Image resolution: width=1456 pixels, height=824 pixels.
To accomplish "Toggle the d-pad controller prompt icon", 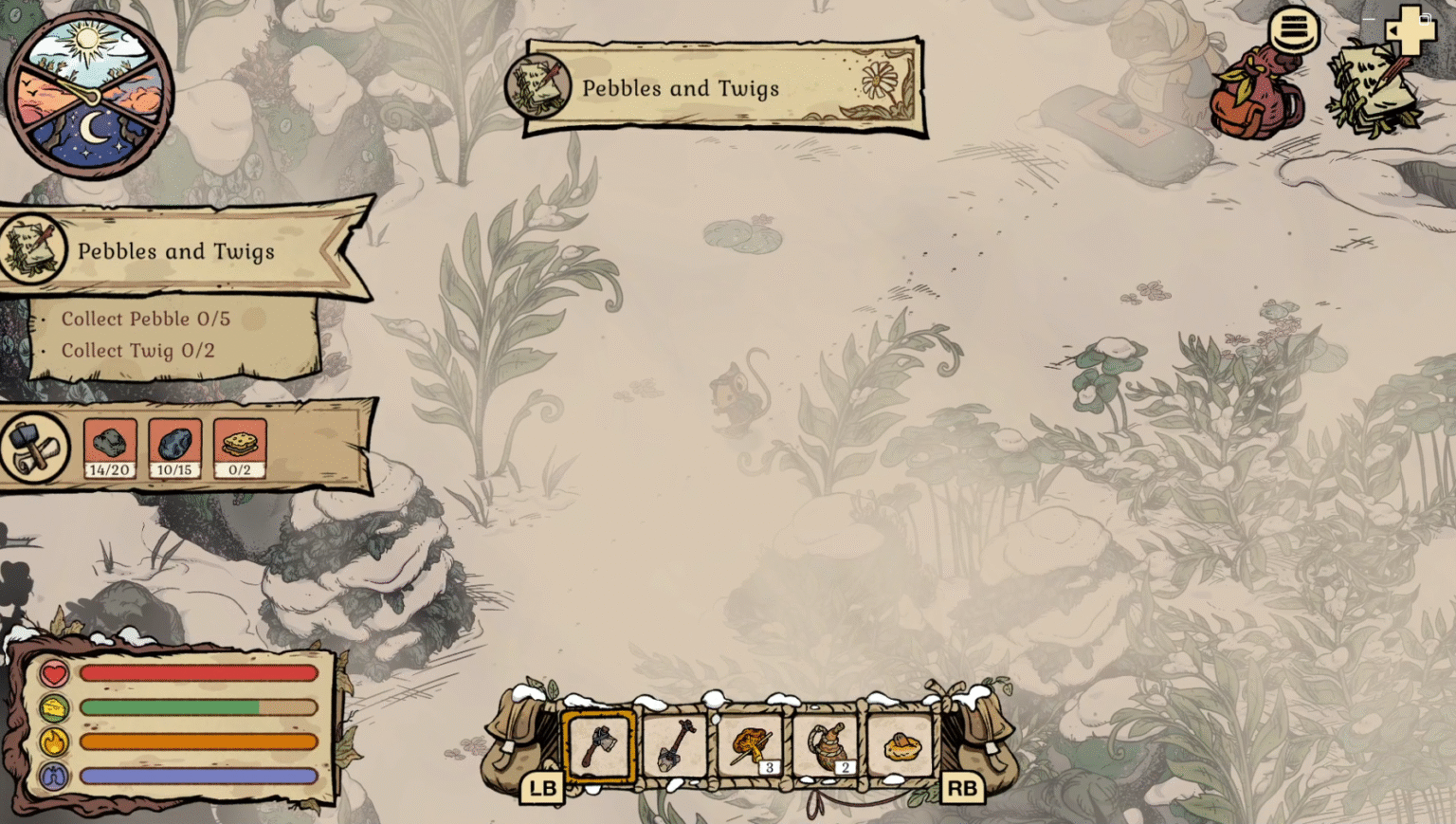I will click(1413, 31).
